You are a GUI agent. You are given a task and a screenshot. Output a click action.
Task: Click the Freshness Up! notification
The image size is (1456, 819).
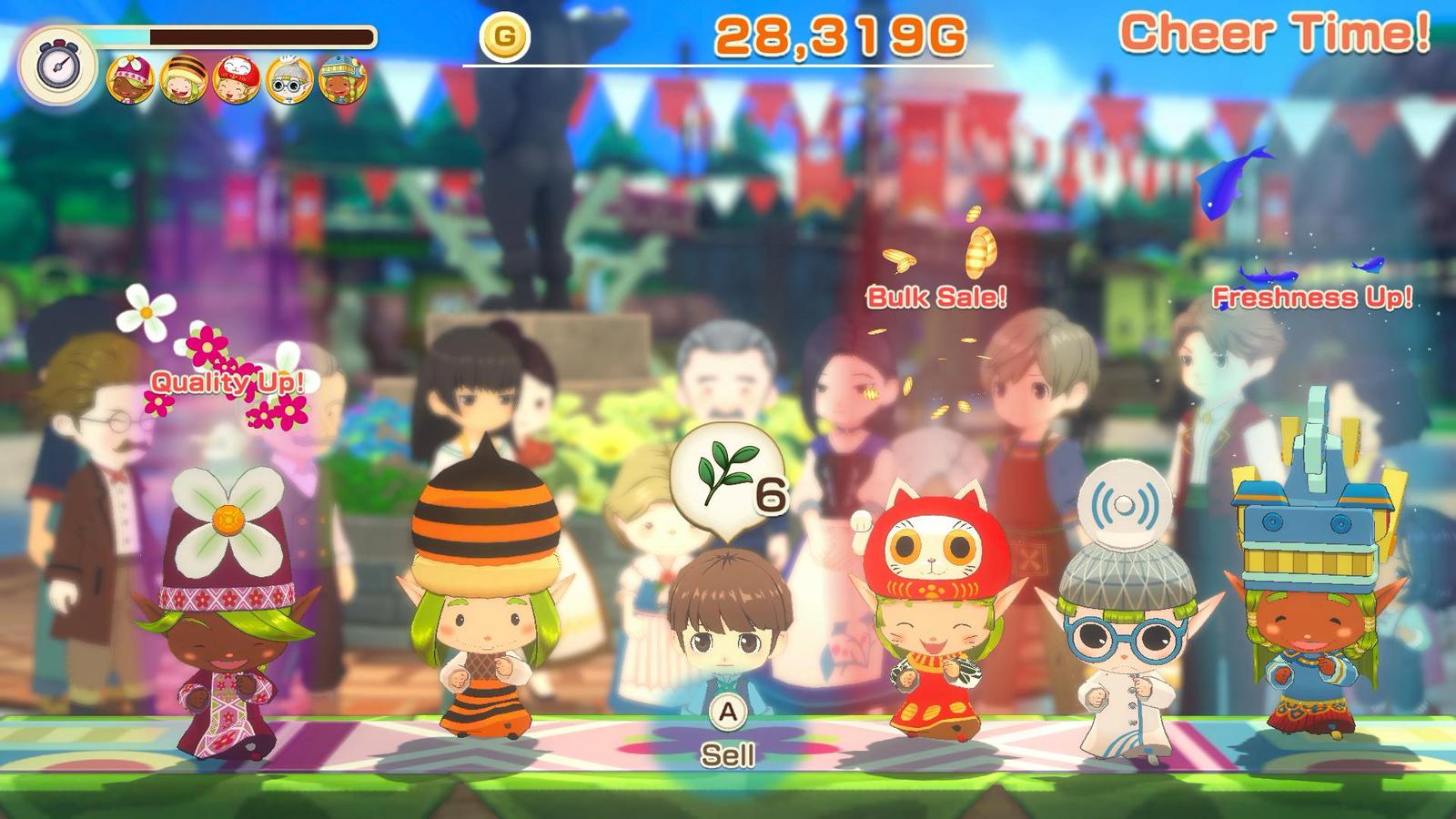(x=1313, y=295)
